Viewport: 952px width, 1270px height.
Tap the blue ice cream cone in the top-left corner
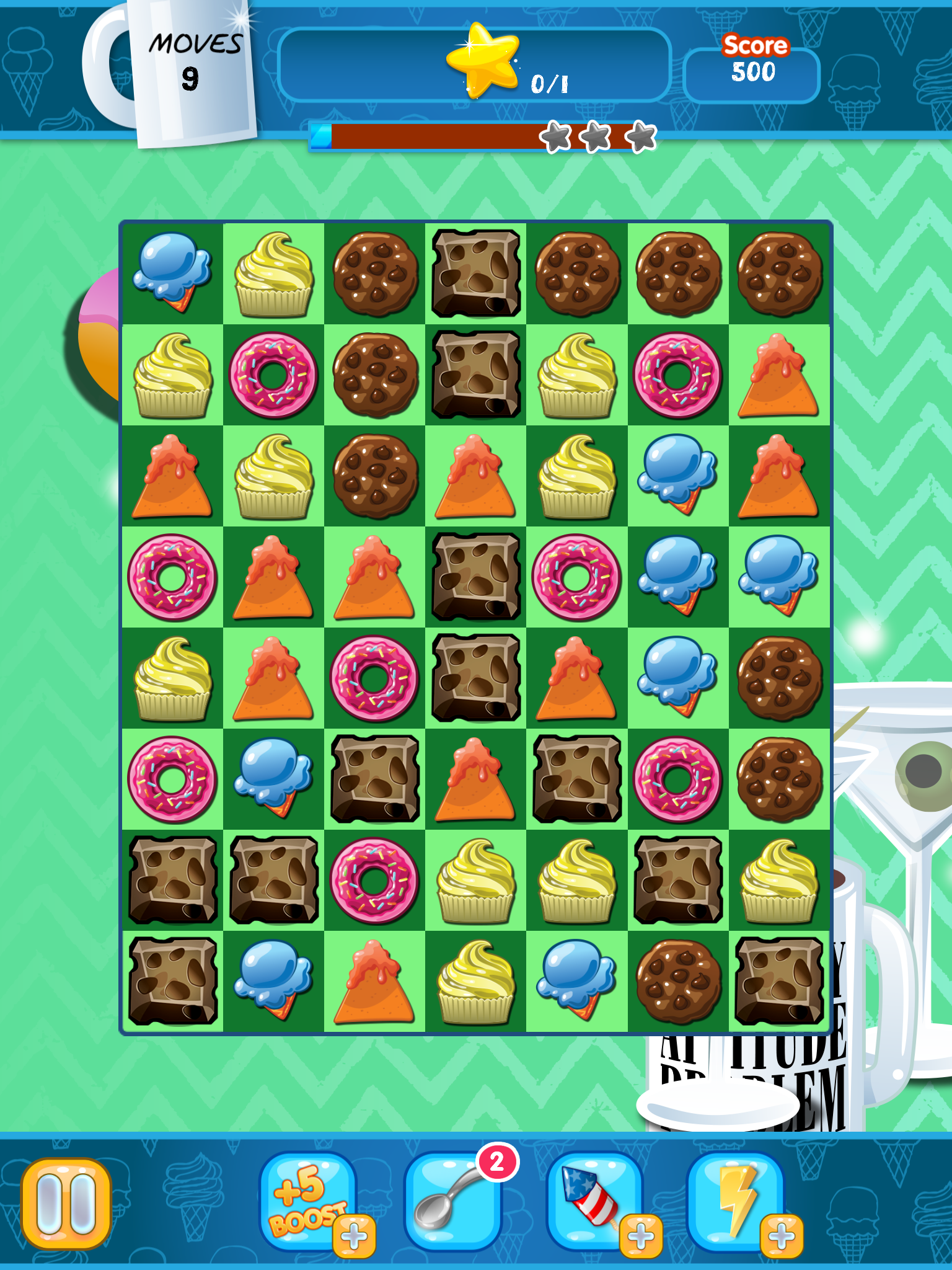pyautogui.click(x=172, y=273)
